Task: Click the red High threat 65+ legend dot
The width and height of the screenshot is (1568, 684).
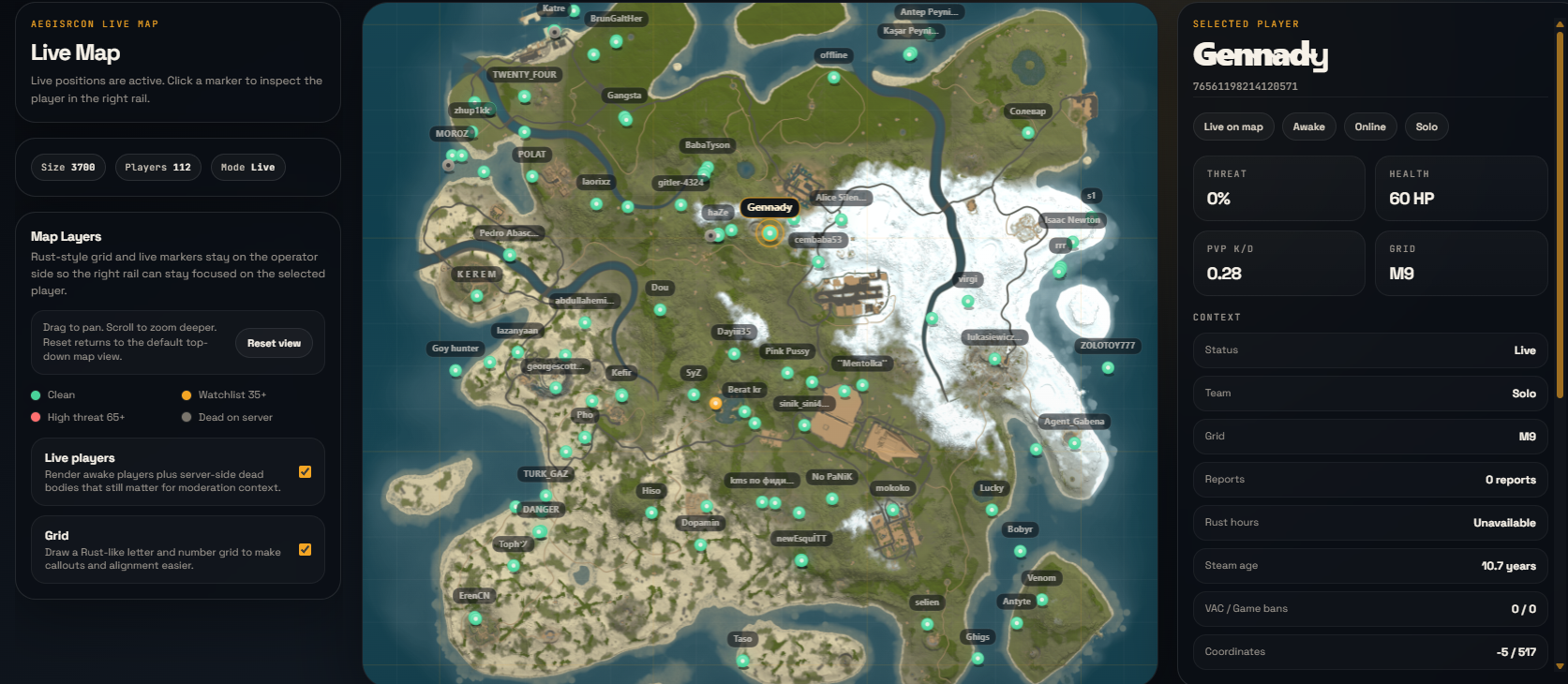Action: [34, 417]
